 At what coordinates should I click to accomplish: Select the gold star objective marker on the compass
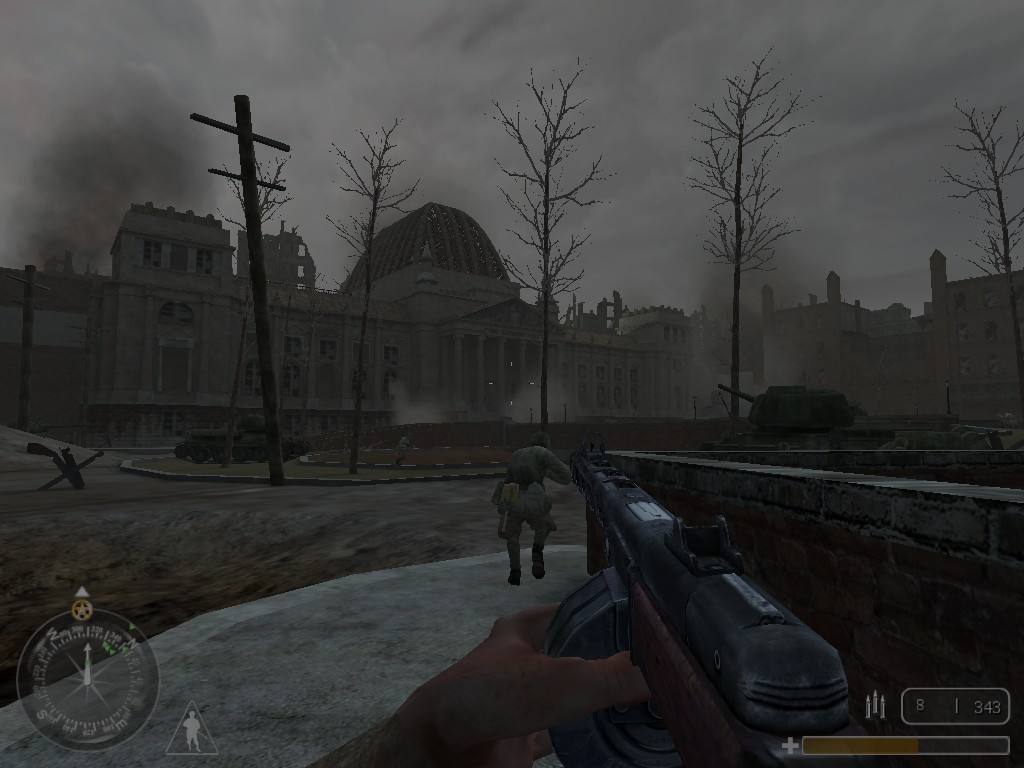tap(82, 608)
